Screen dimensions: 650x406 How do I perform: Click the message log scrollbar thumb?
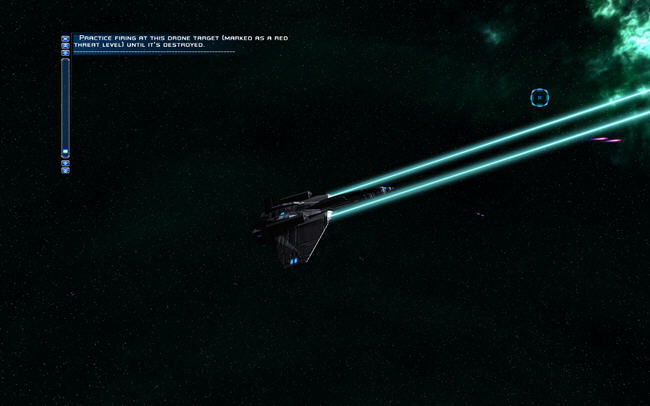(x=66, y=152)
